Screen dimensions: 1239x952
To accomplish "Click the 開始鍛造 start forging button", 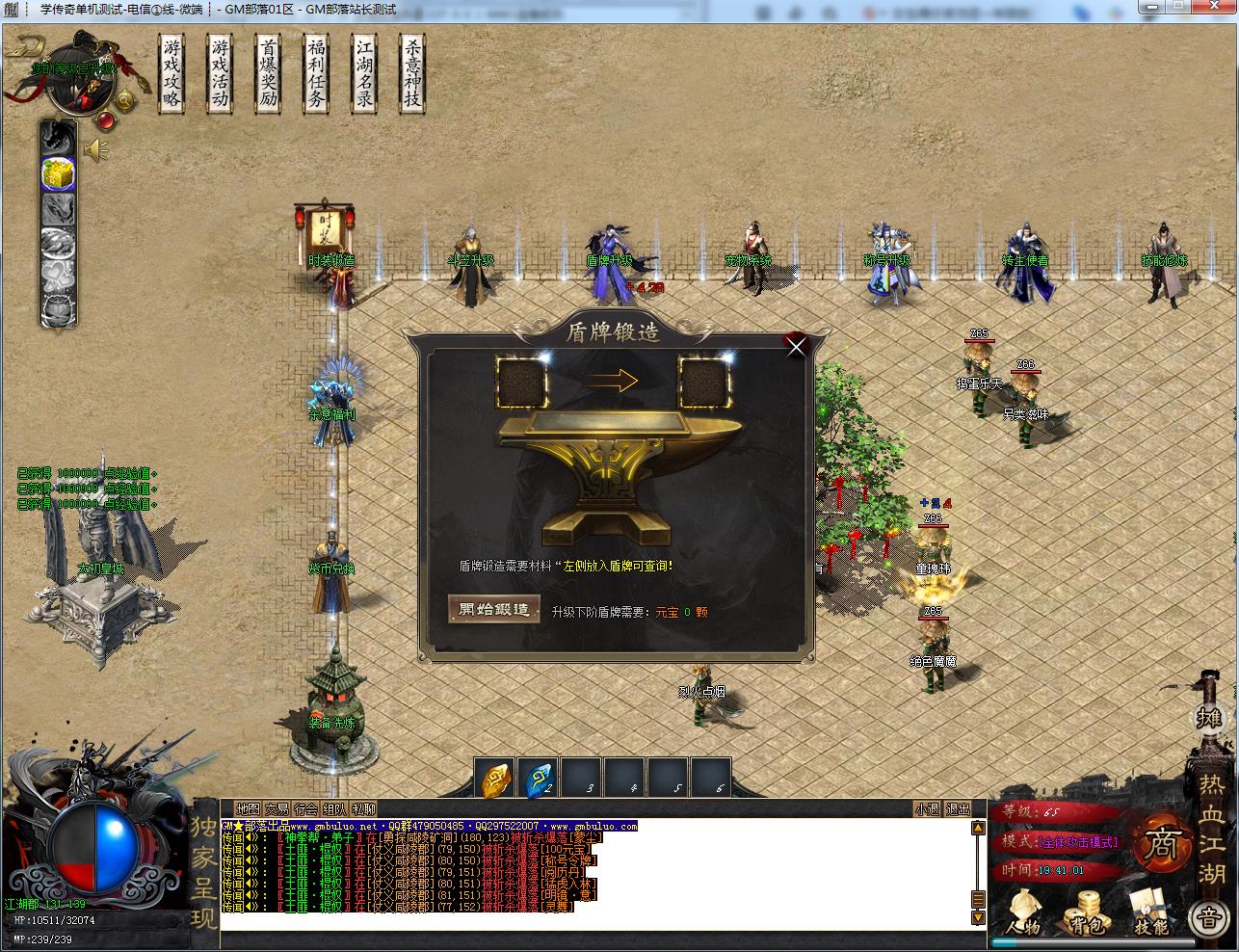I will click(x=494, y=610).
